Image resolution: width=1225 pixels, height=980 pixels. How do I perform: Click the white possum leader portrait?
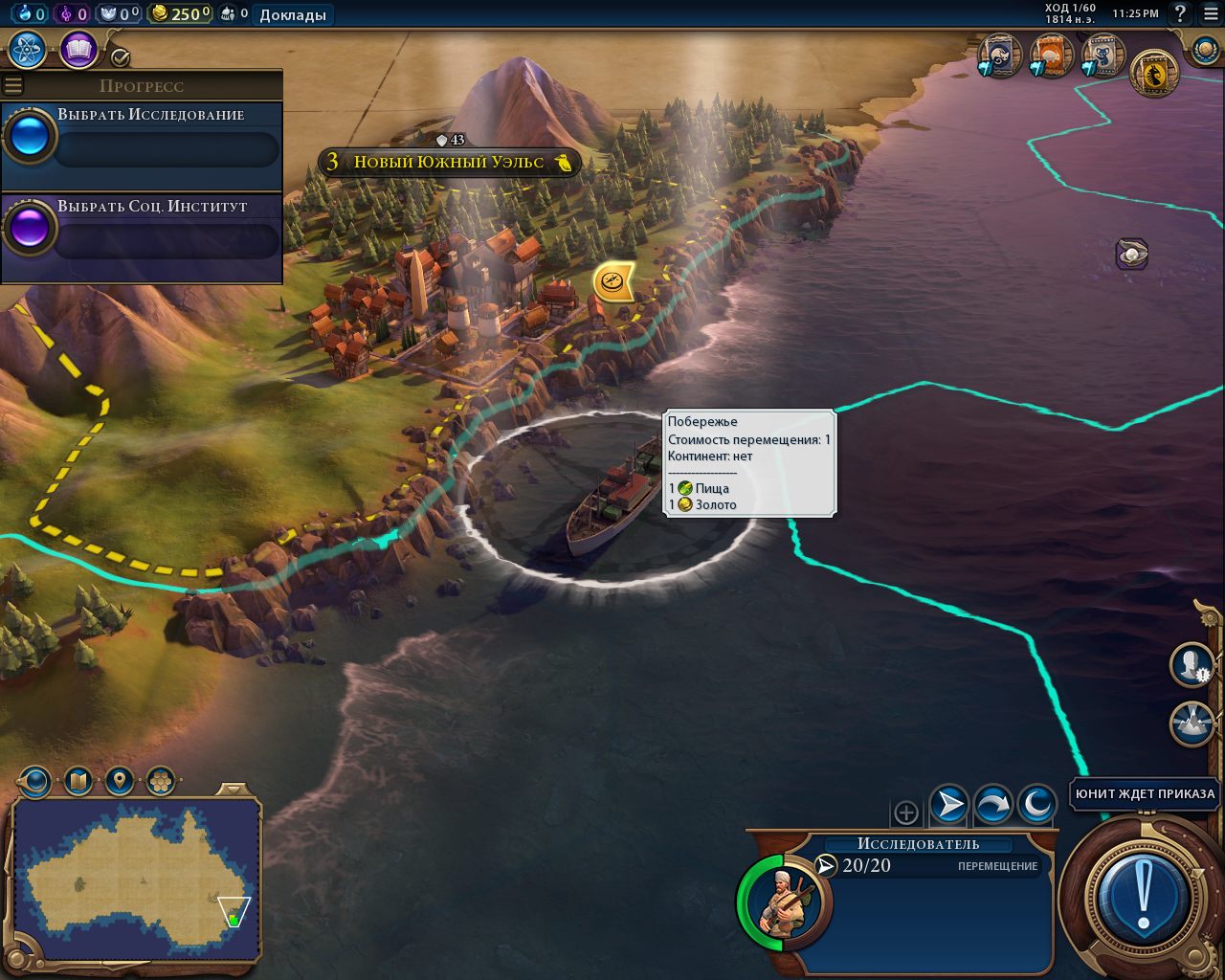tap(1000, 56)
